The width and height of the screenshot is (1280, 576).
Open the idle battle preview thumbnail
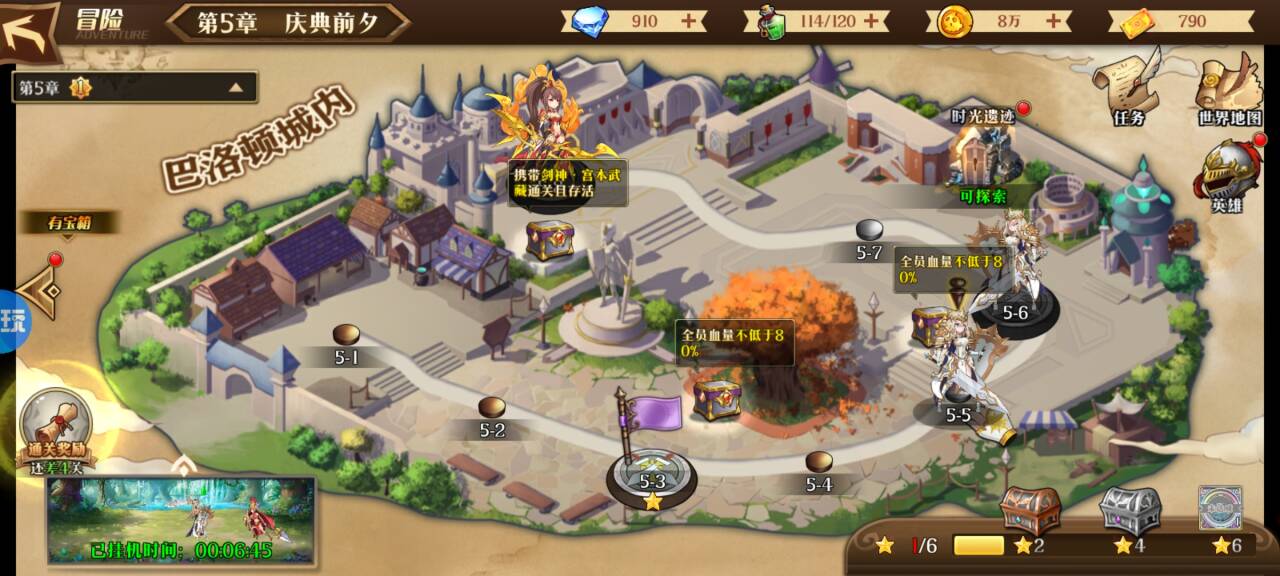tap(182, 518)
